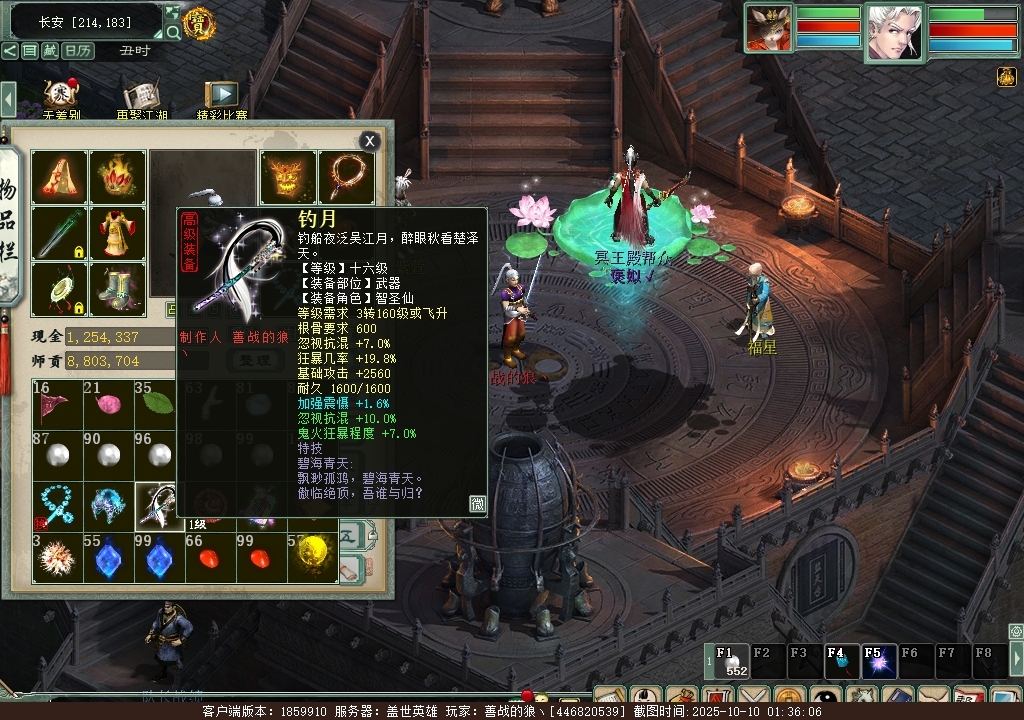Select the red cape equipment slot

coord(59,177)
